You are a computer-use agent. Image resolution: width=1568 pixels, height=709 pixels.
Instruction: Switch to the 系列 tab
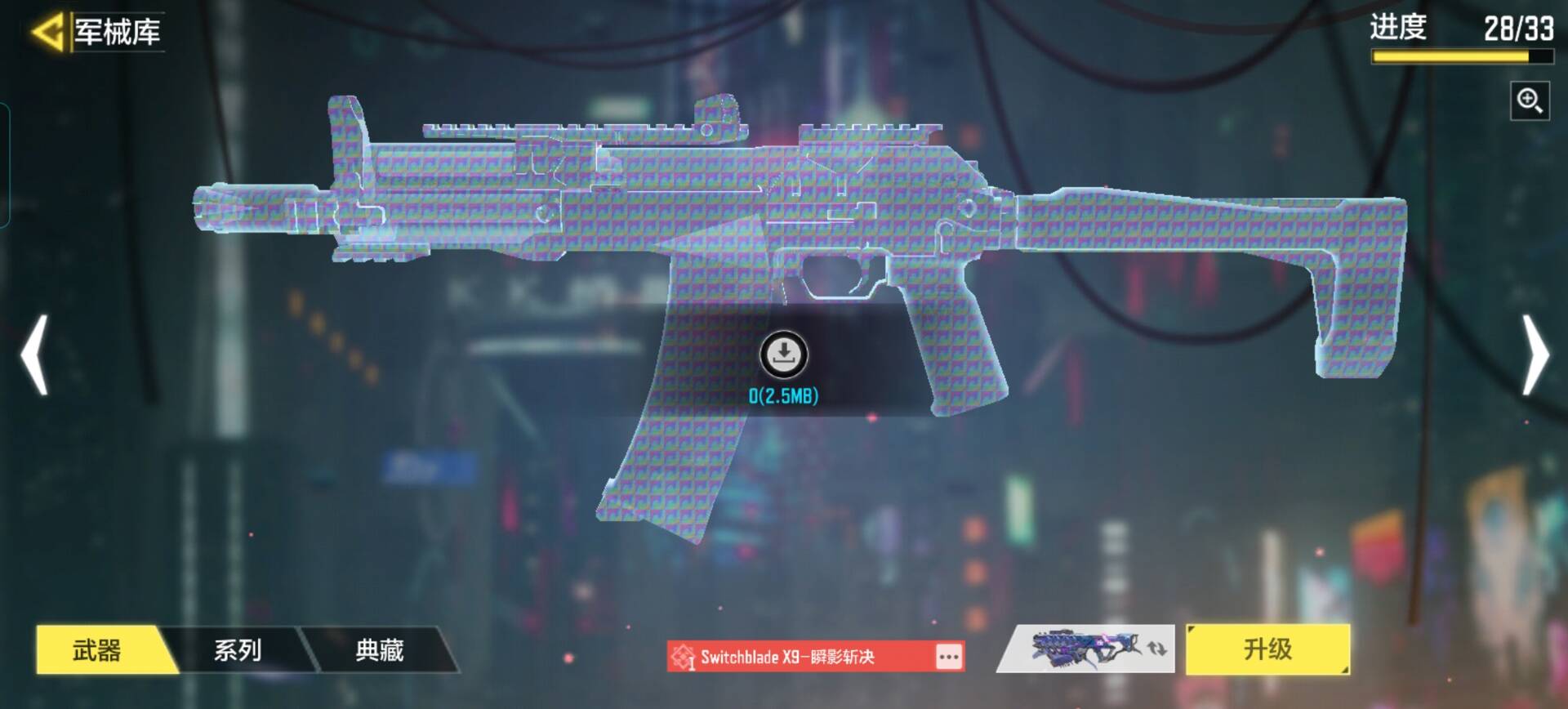238,650
